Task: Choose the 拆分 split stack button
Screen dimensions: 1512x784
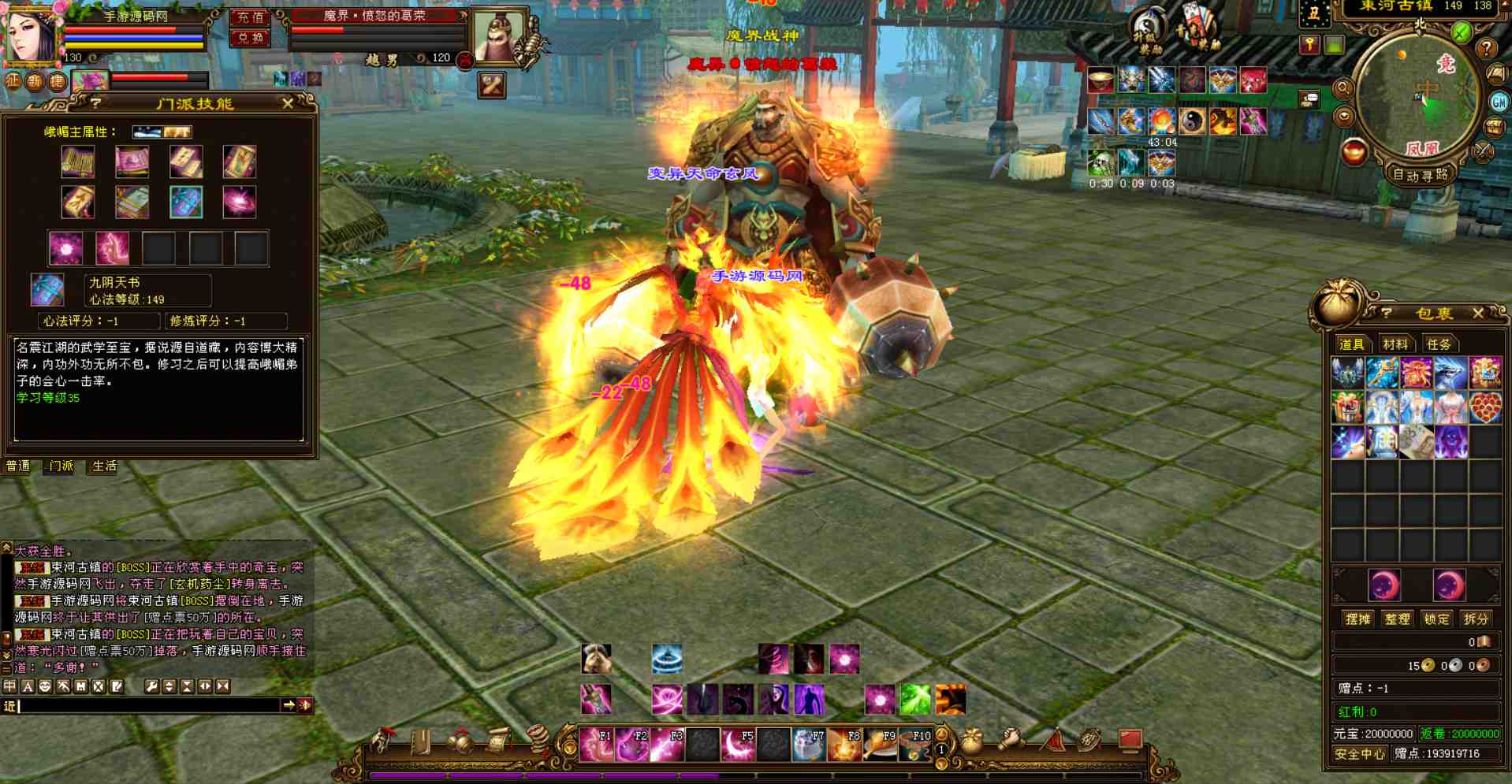Action: click(1476, 619)
